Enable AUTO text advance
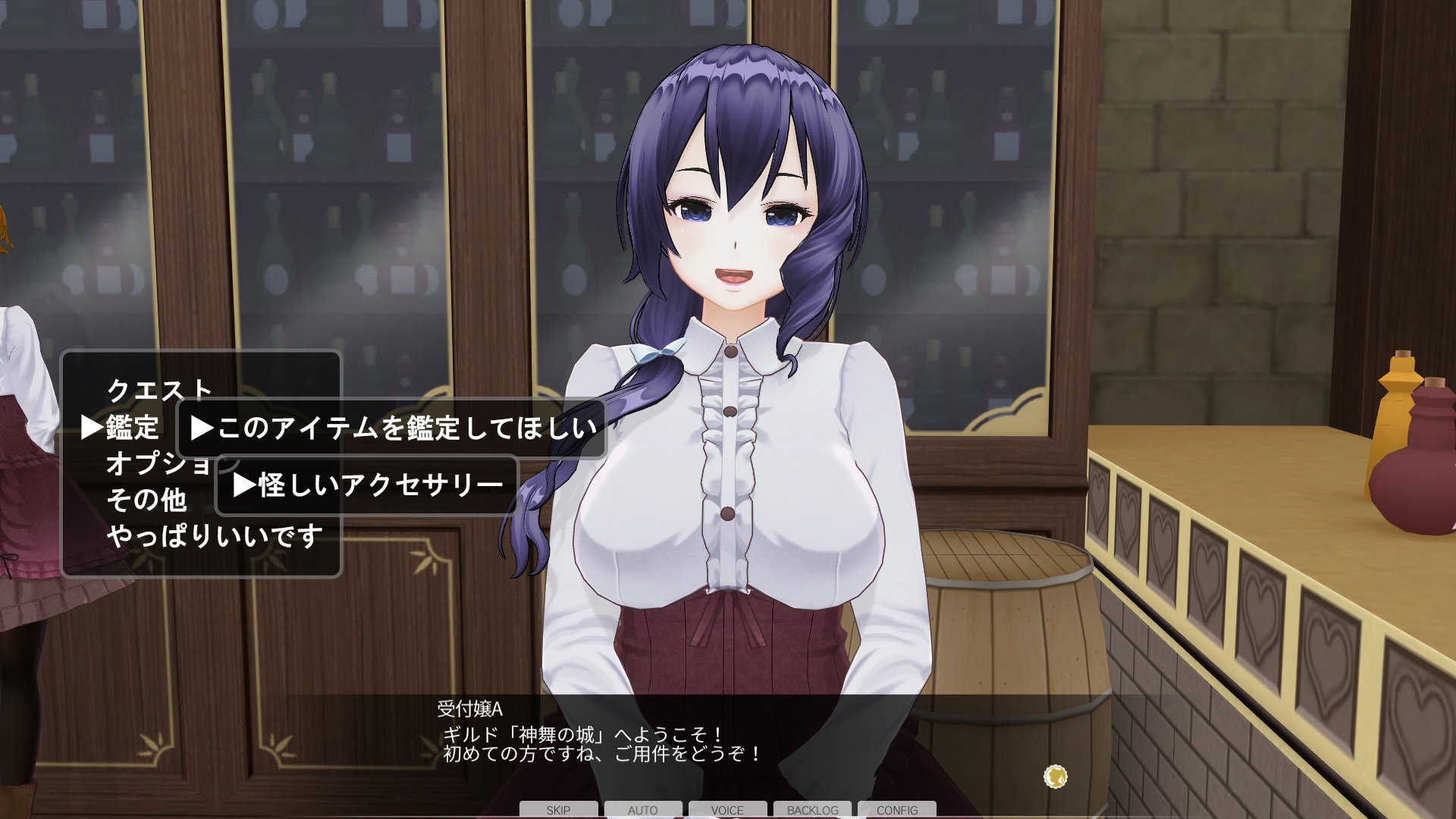This screenshot has height=819, width=1456. (642, 810)
